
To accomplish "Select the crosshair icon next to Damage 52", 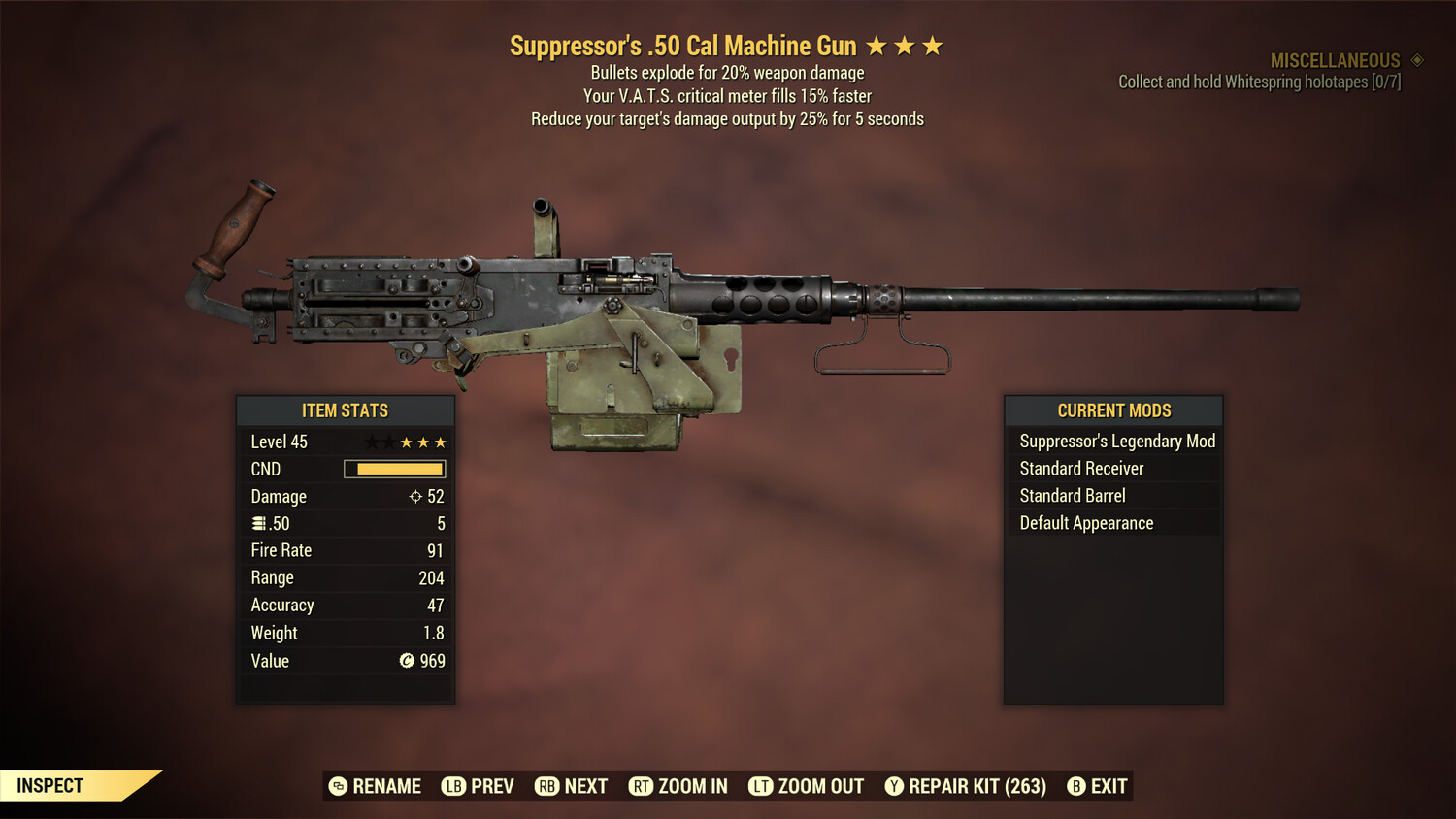I will click(x=414, y=496).
